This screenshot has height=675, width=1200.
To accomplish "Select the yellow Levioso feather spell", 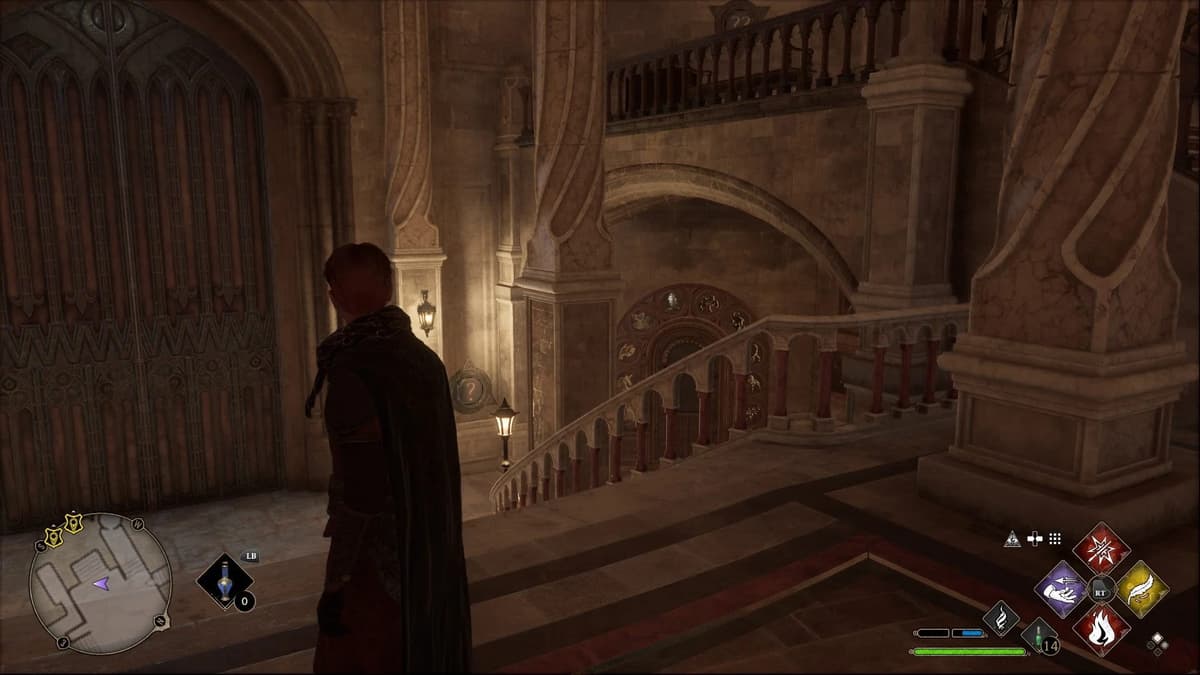I will pos(1142,589).
